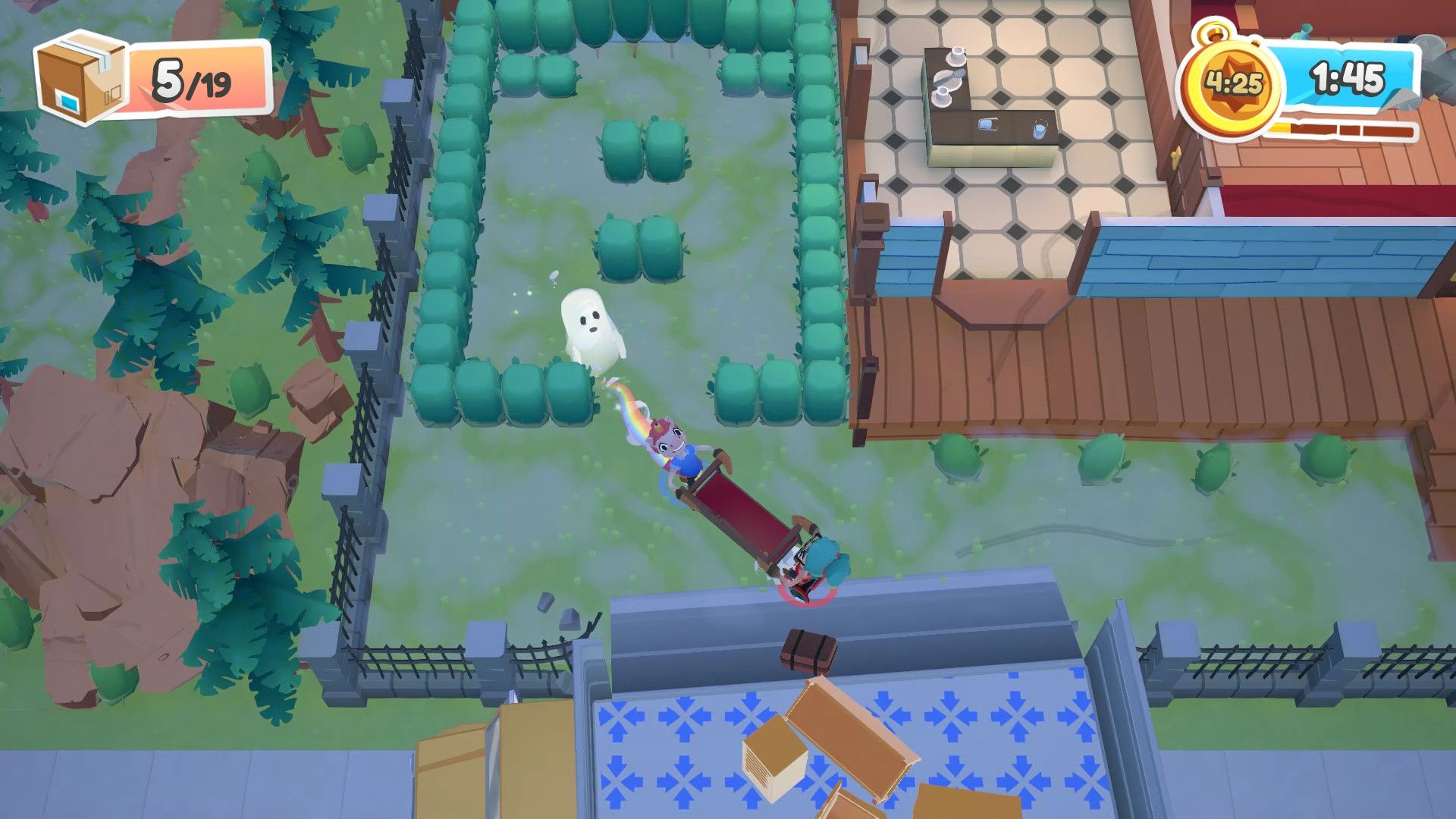
Task: Click the teal-haired mover at the bench end
Action: coord(817,559)
